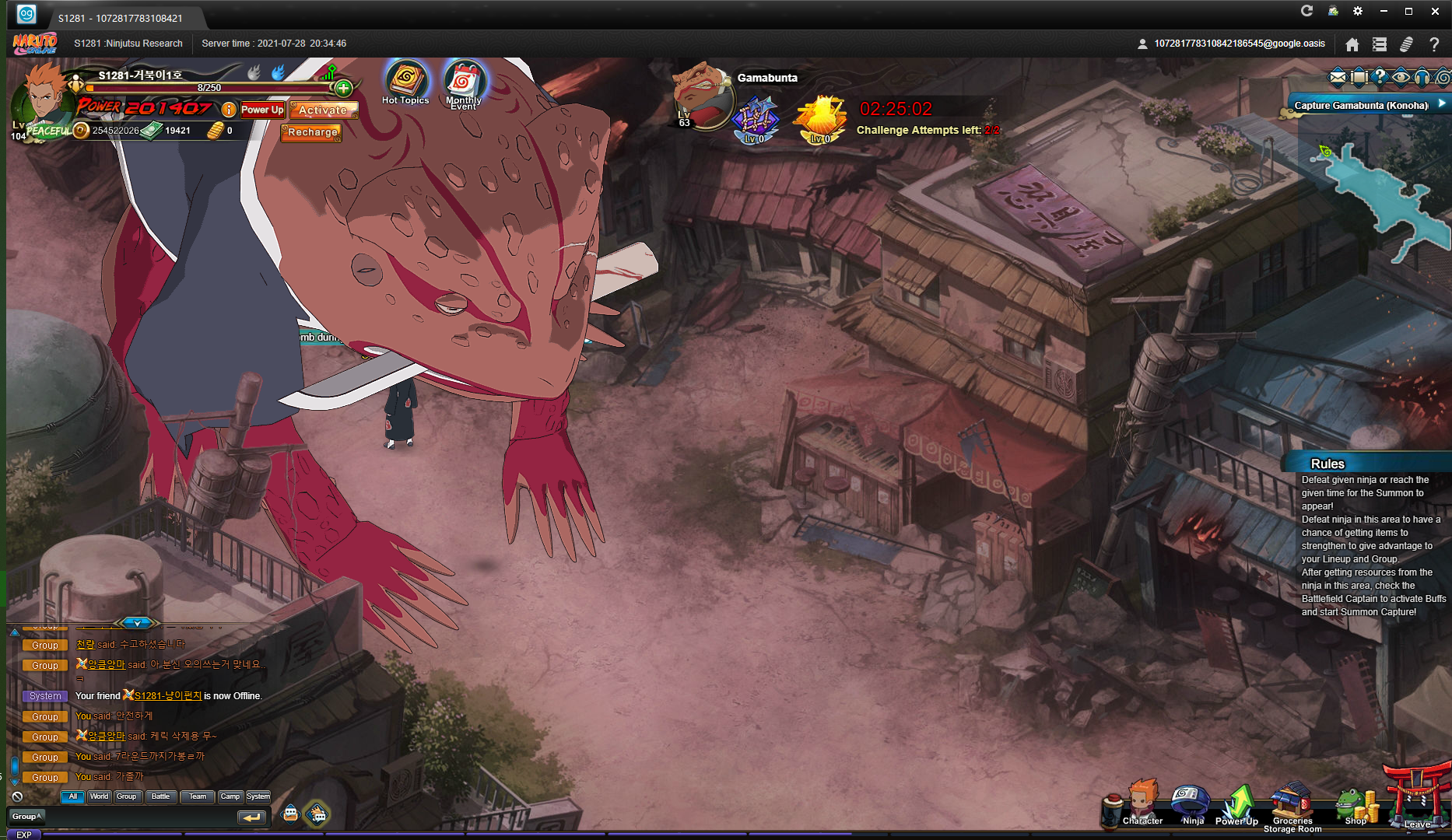Open the Character menu

pos(1142,804)
